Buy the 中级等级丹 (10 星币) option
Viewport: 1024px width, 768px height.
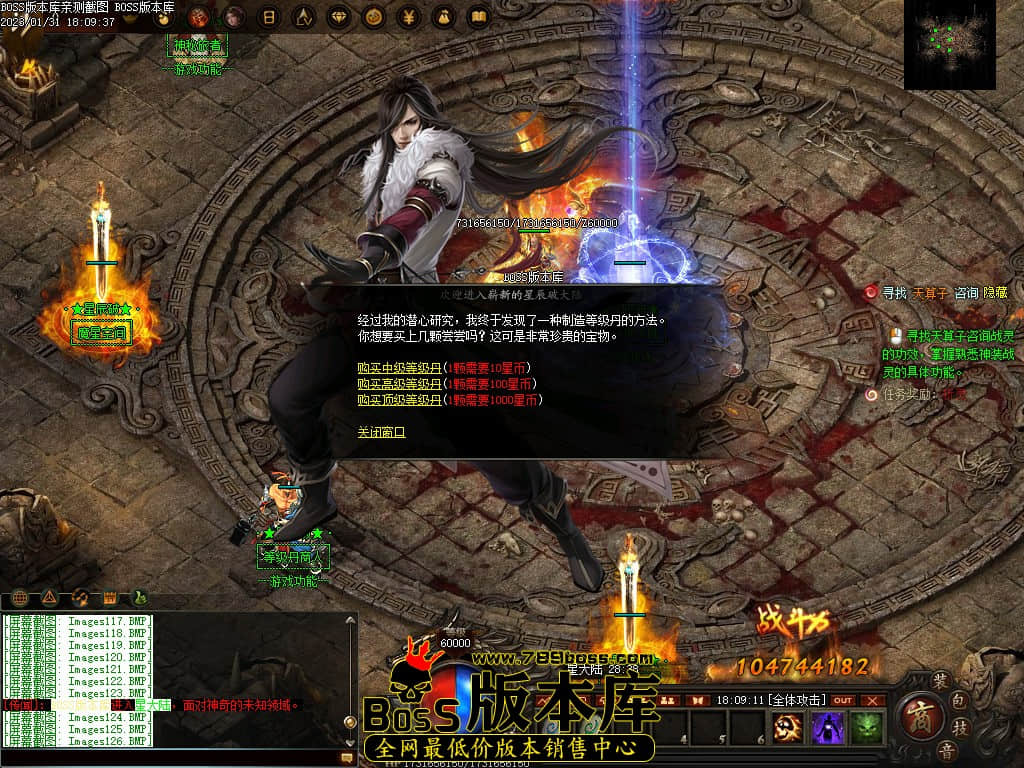[x=399, y=368]
